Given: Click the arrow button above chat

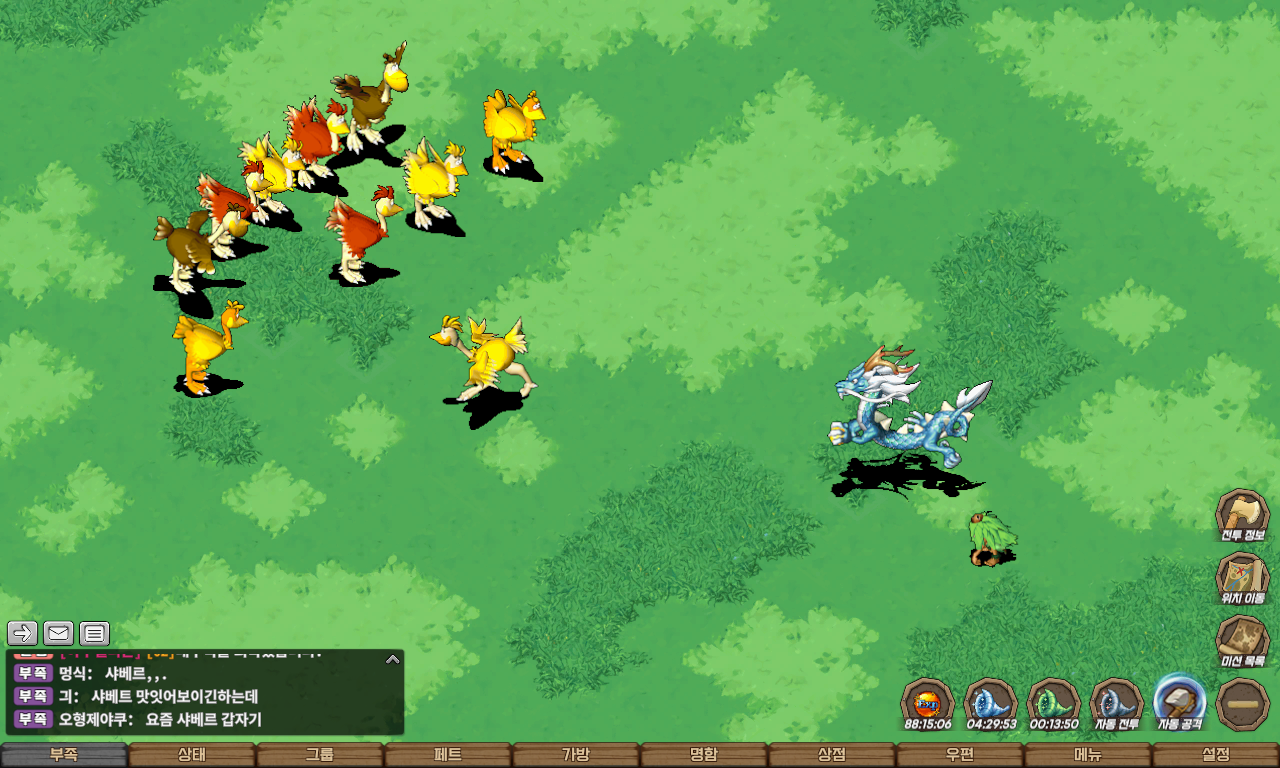Looking at the screenshot, I should pyautogui.click(x=23, y=633).
